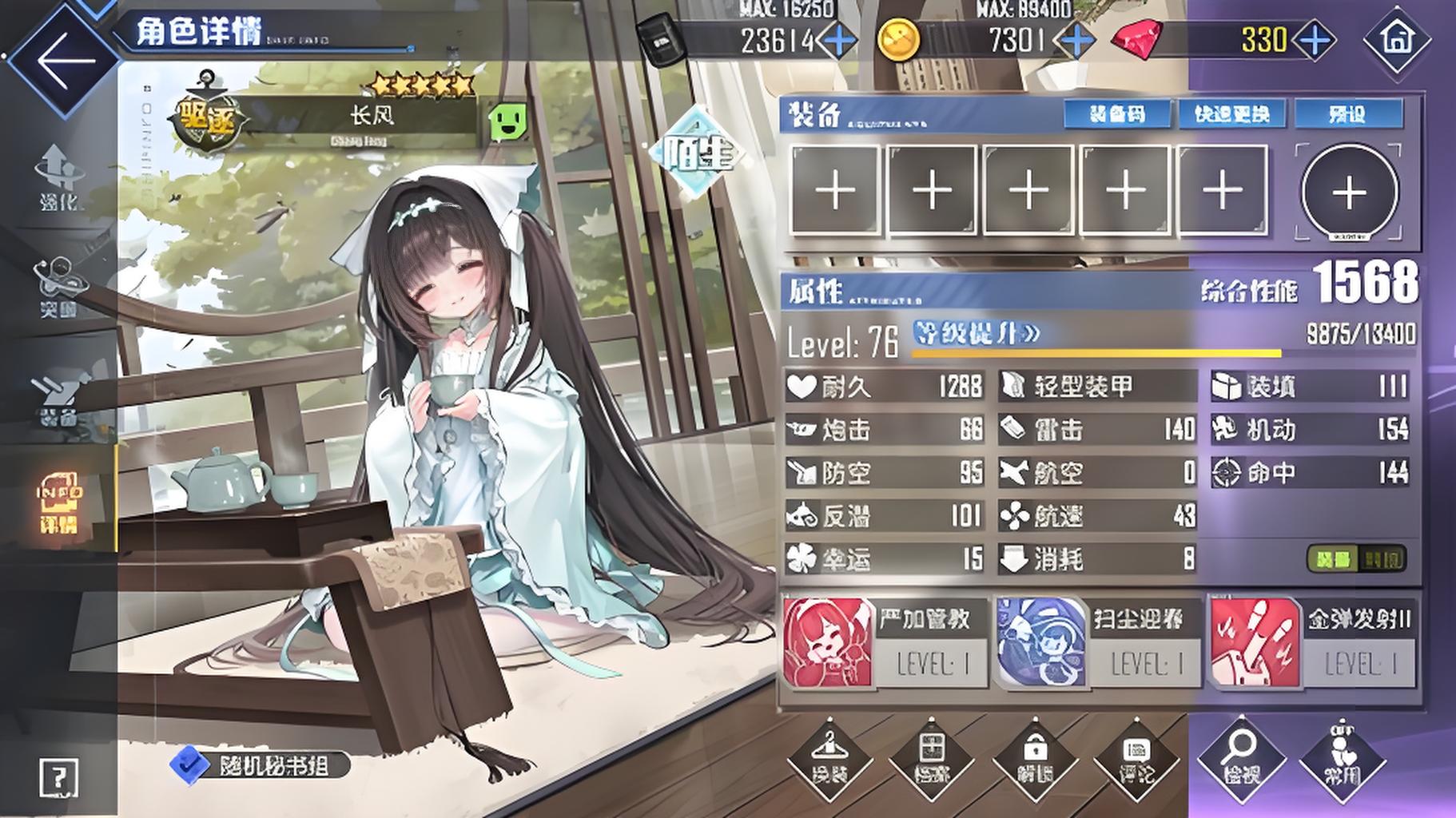This screenshot has width=1456, height=818.
Task: Buy red gems with the plus button
Action: tap(1315, 40)
